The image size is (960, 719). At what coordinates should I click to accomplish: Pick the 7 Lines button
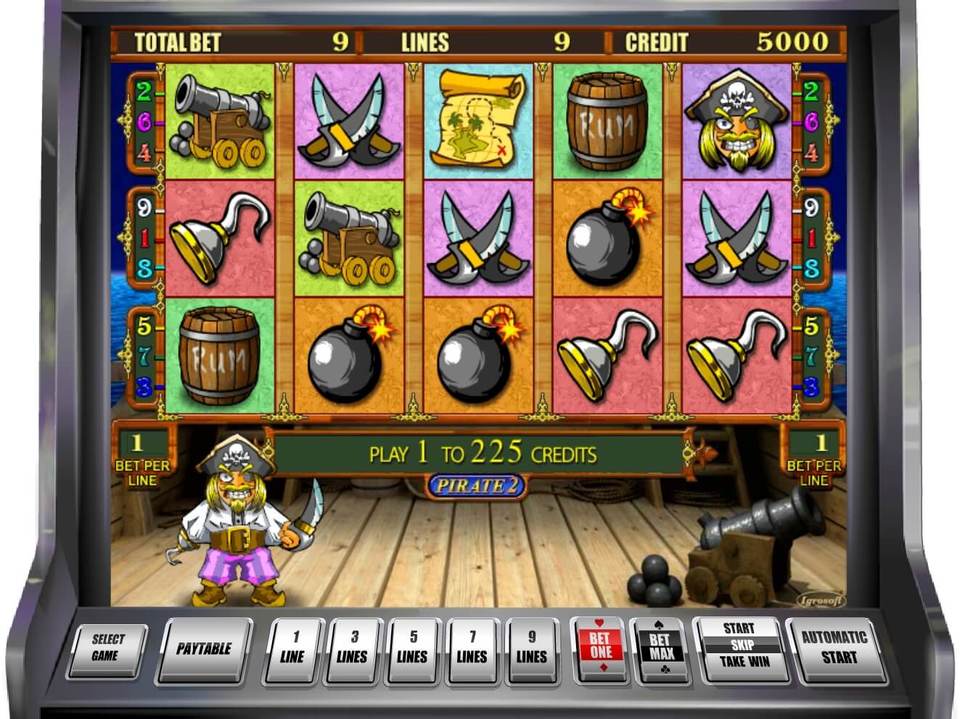[472, 649]
